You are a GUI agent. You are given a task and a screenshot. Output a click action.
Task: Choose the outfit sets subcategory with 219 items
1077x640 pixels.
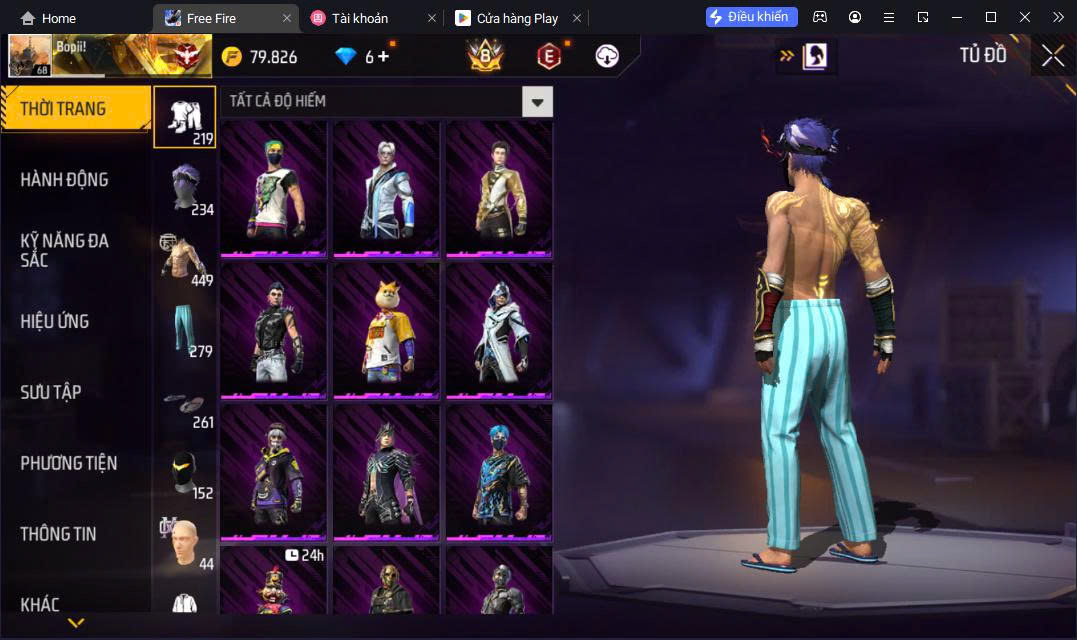tap(185, 117)
